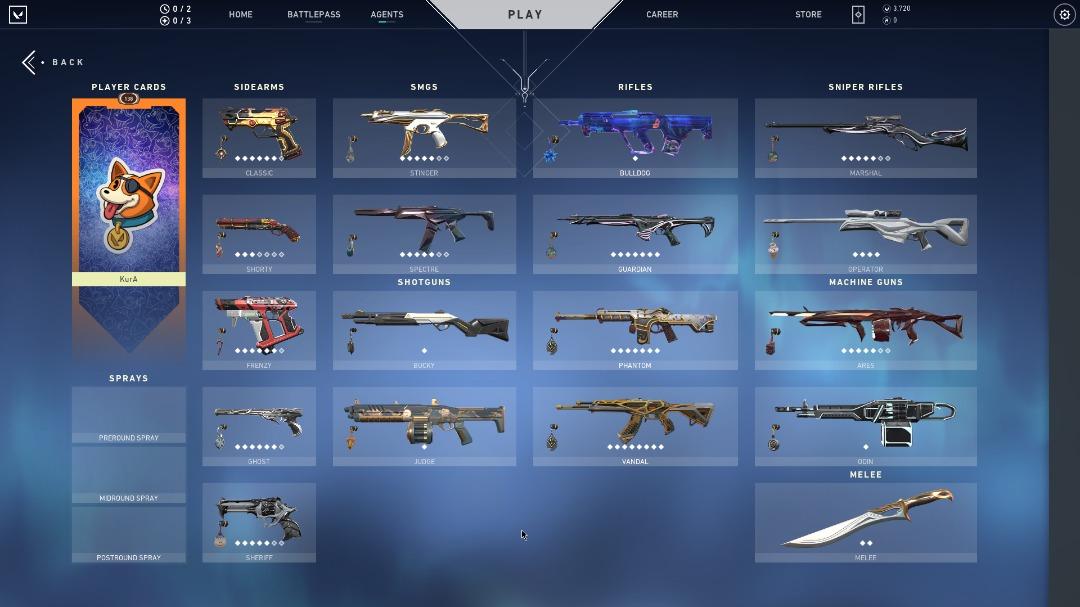Open the Home tab

pyautogui.click(x=240, y=15)
